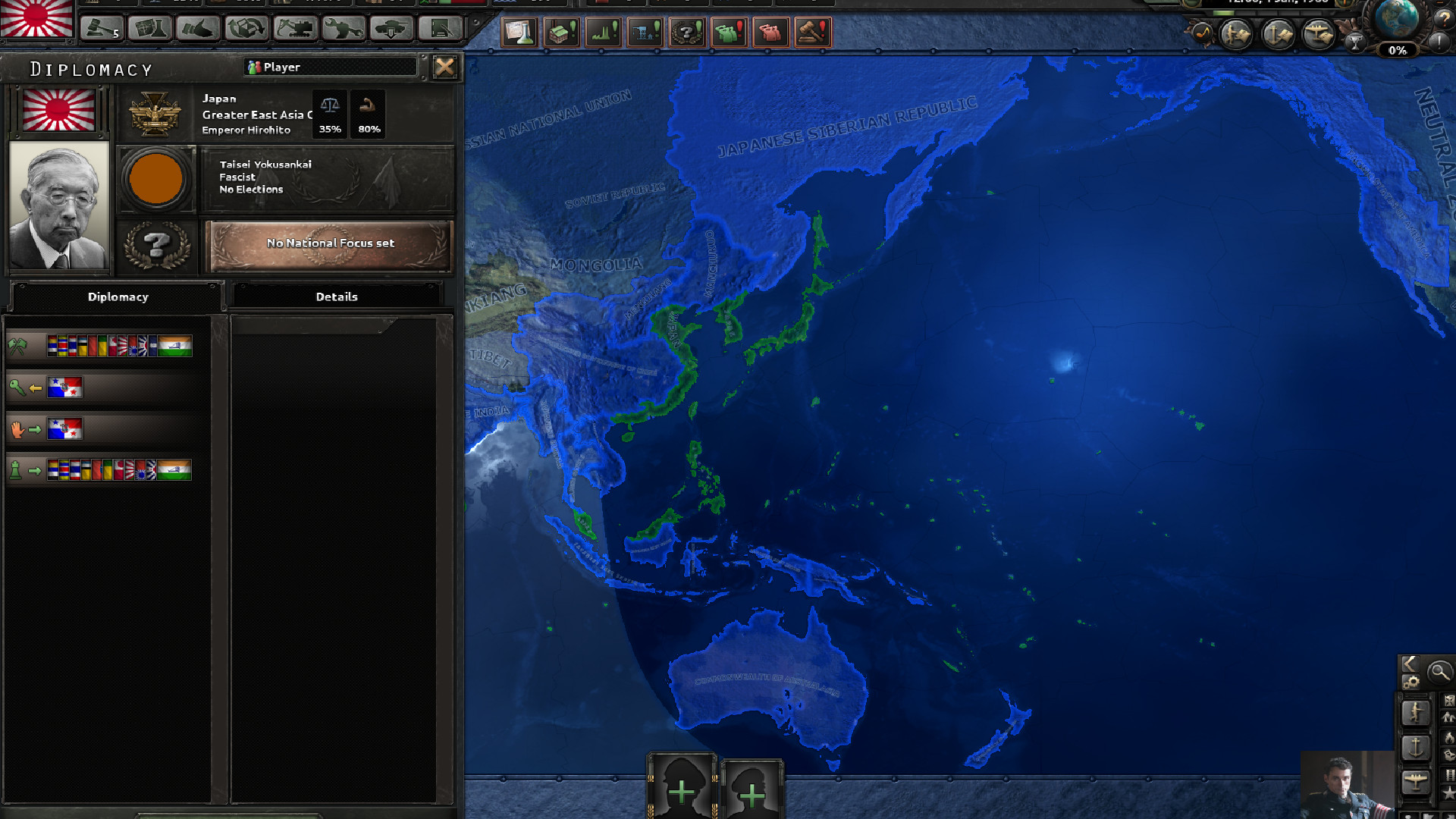Open the Japanese flag country overview

point(36,19)
